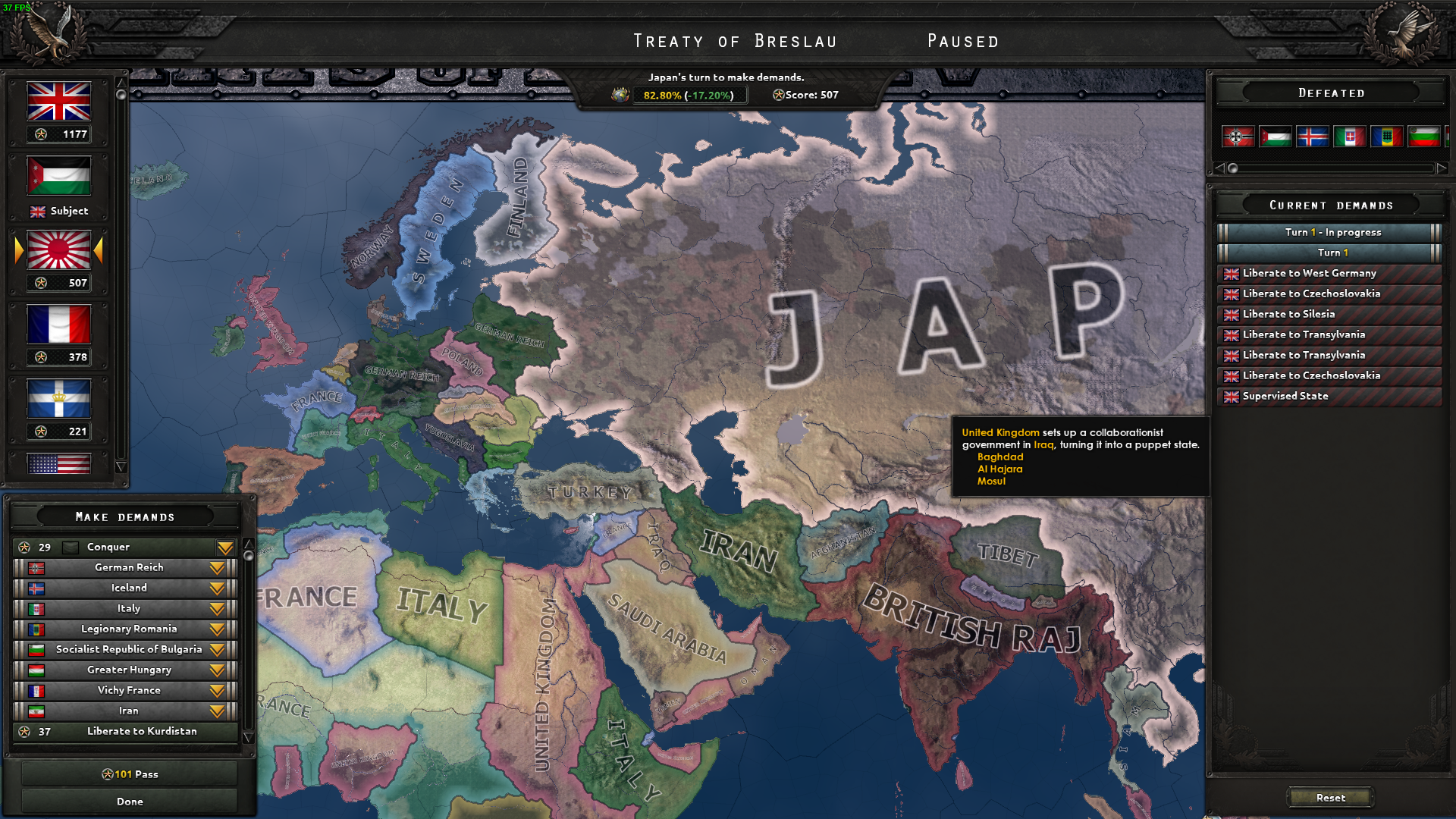
Task: Select the Japan flag in the sidebar
Action: pyautogui.click(x=58, y=250)
